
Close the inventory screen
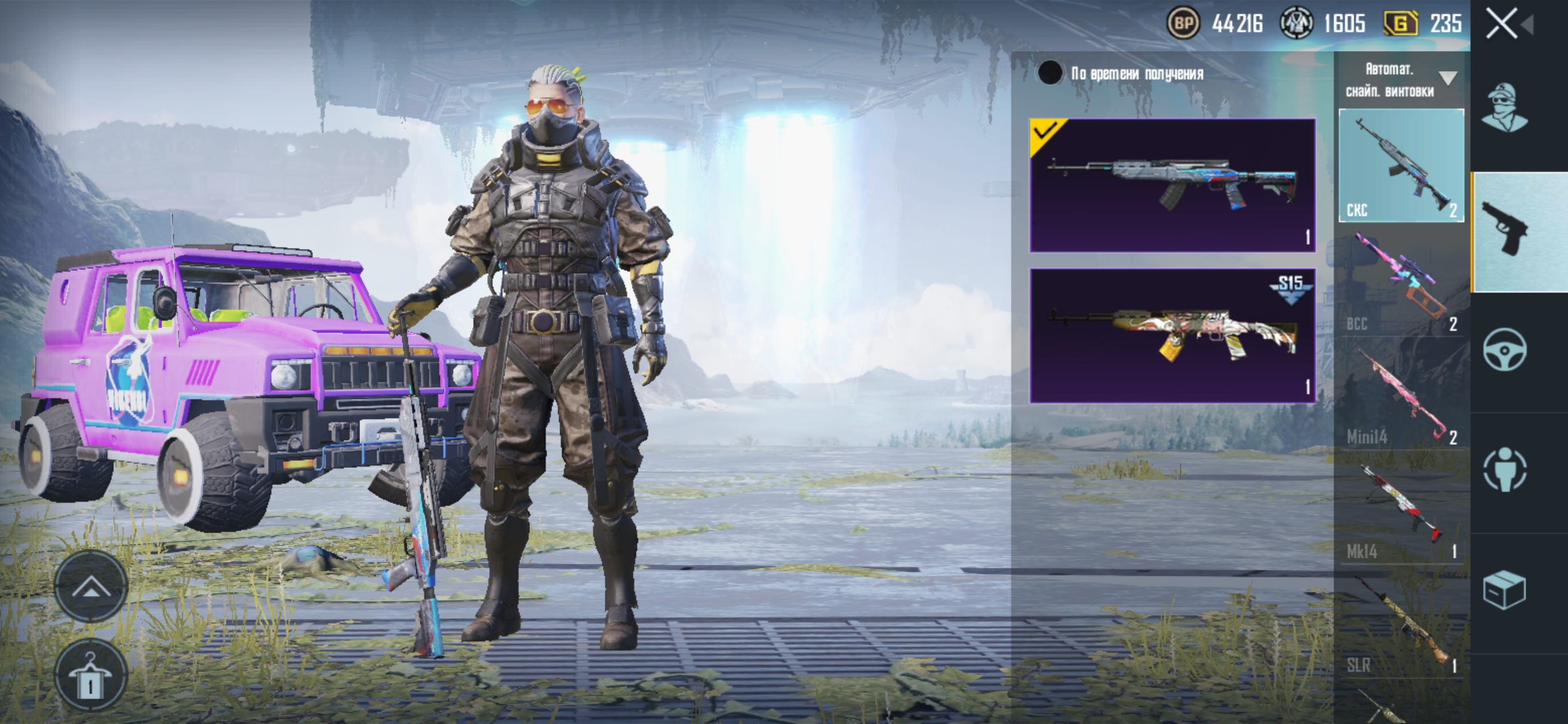1502,24
